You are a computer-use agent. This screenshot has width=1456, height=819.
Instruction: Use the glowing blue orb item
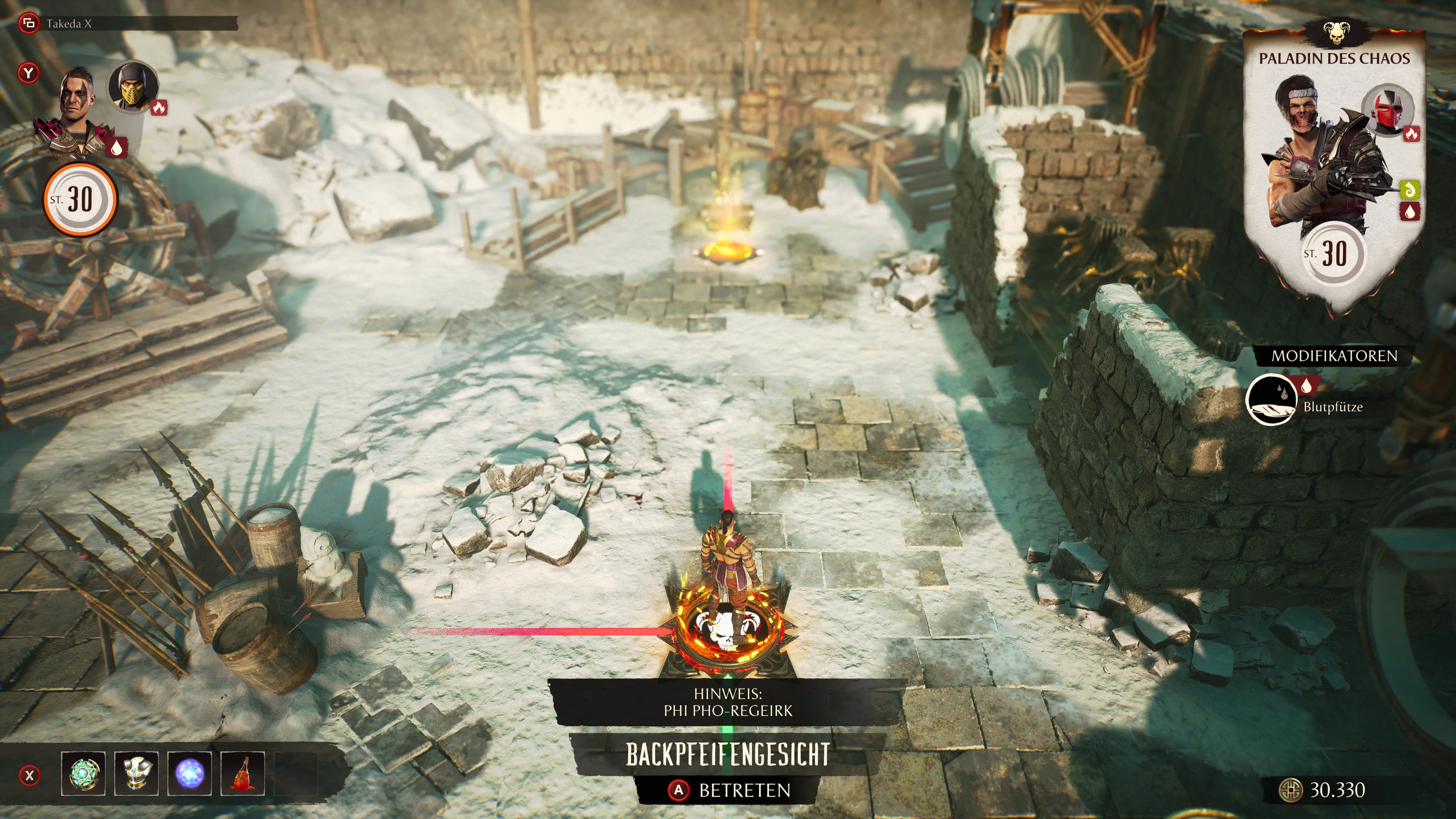pos(189,773)
